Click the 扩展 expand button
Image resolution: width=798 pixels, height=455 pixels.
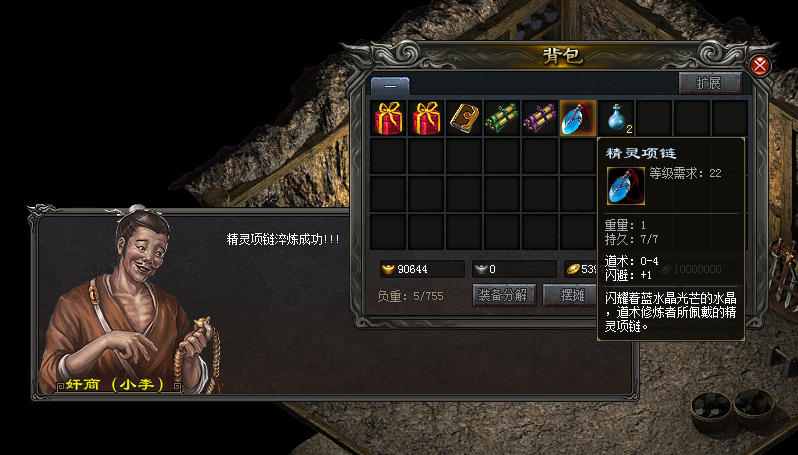[x=709, y=83]
